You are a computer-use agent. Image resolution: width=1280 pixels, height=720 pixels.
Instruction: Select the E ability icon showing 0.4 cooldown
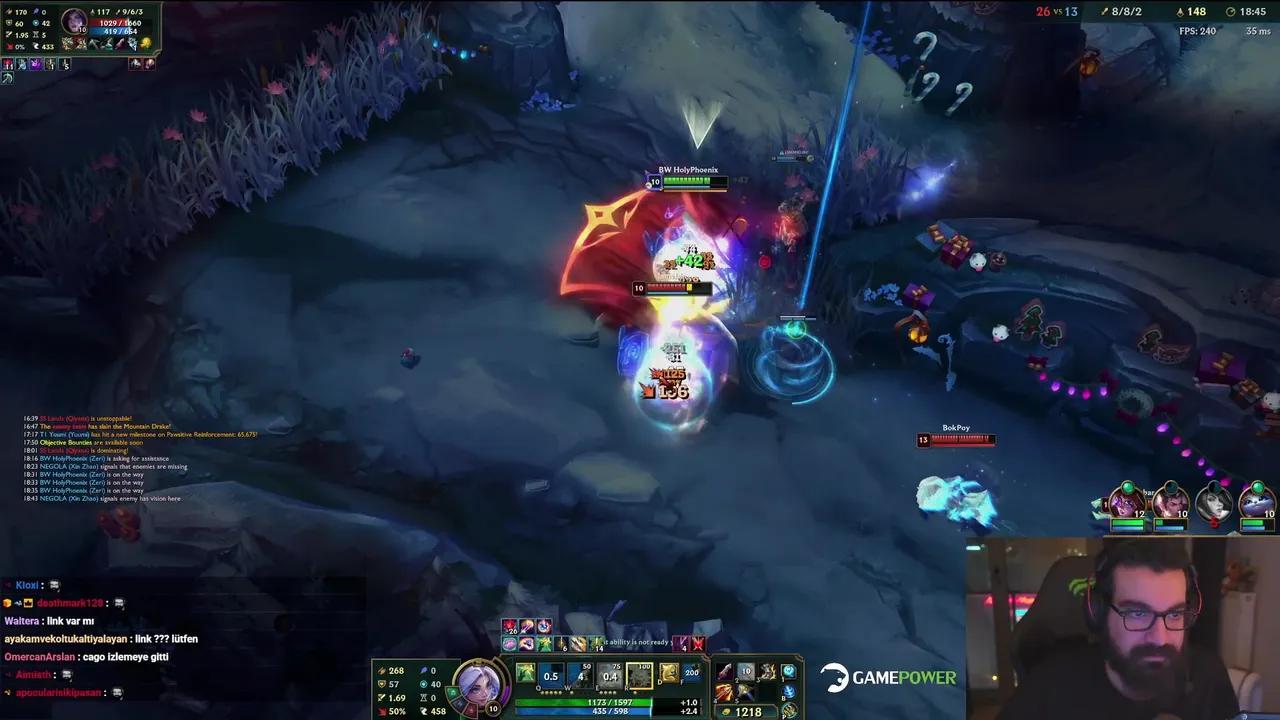point(608,673)
